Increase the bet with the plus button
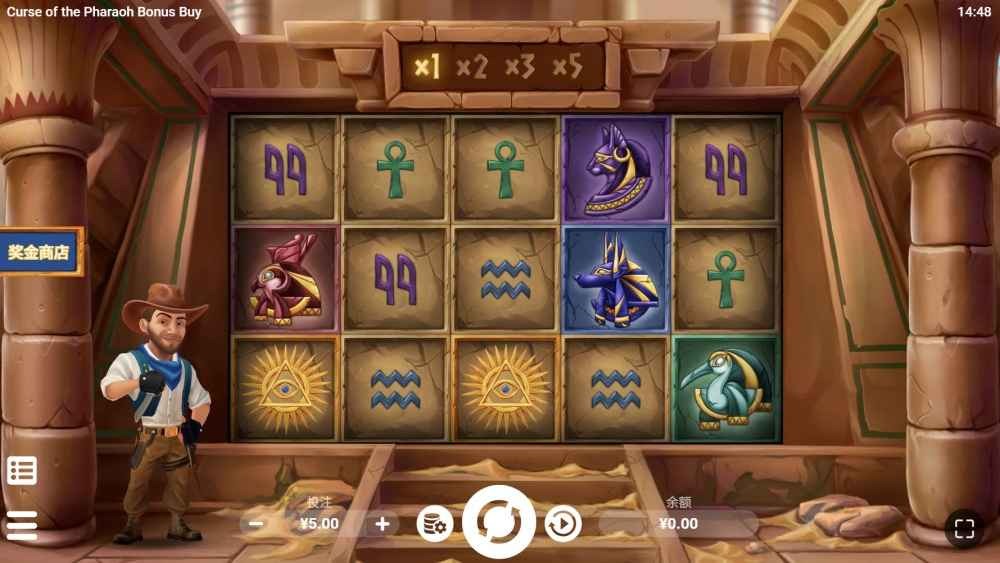This screenshot has height=563, width=1000. coord(382,523)
